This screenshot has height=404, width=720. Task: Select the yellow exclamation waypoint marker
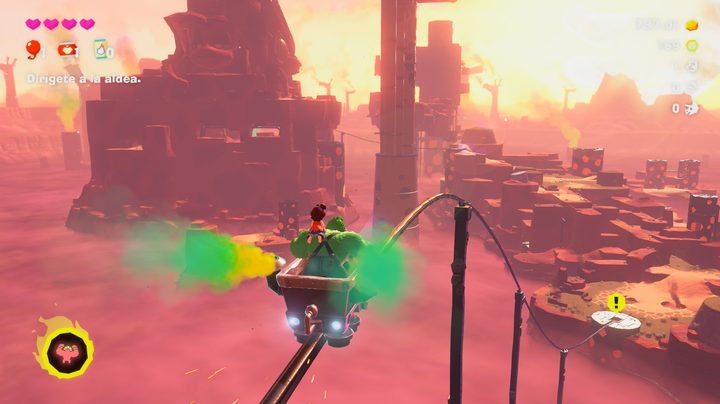tap(616, 302)
